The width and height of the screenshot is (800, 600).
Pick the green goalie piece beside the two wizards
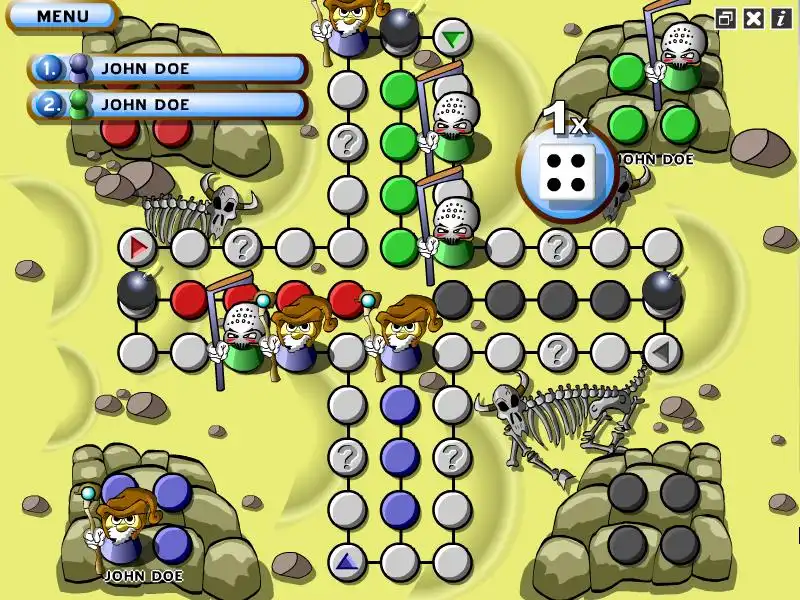(240, 338)
